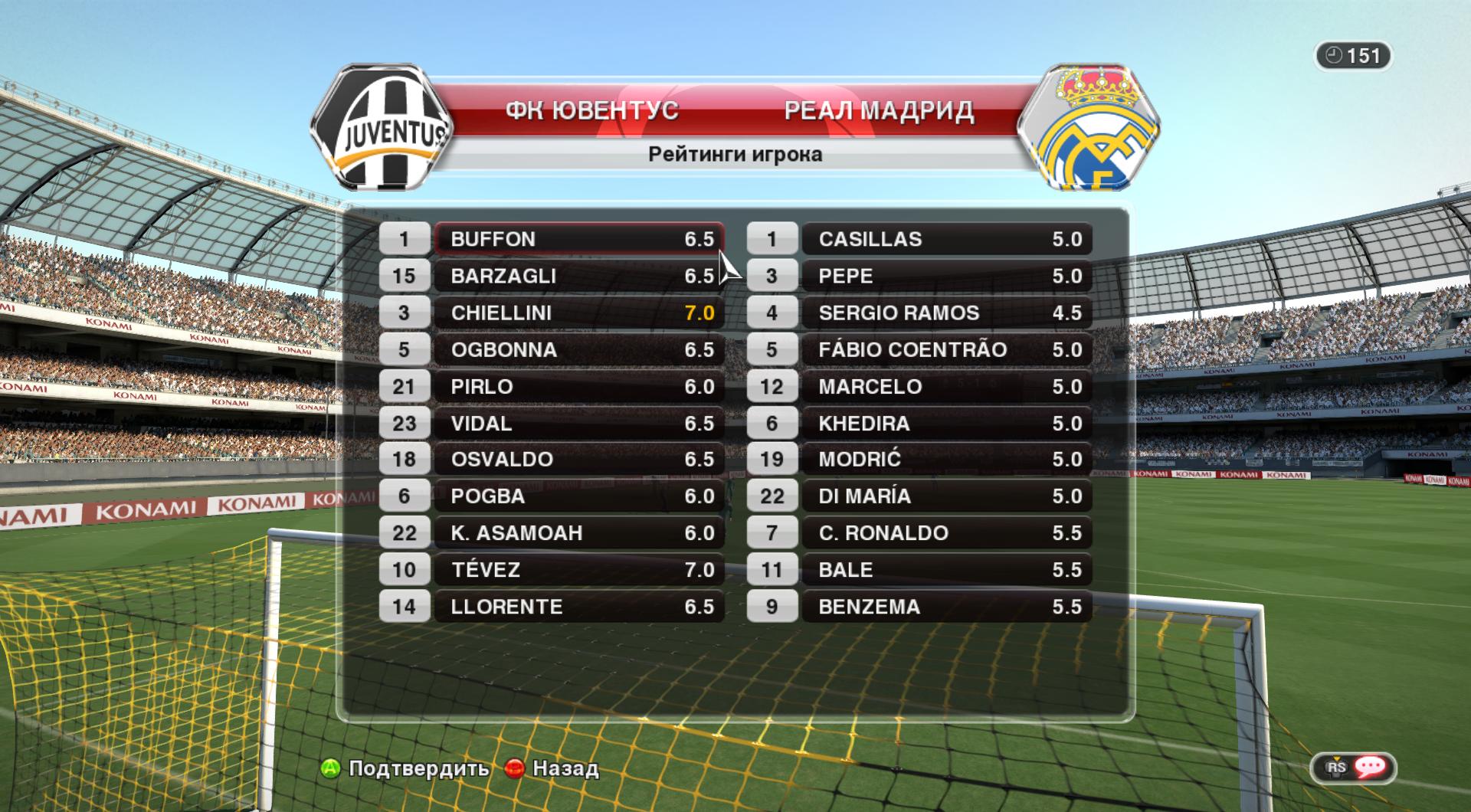
Task: Select Pogba in the player list
Action: point(578,496)
